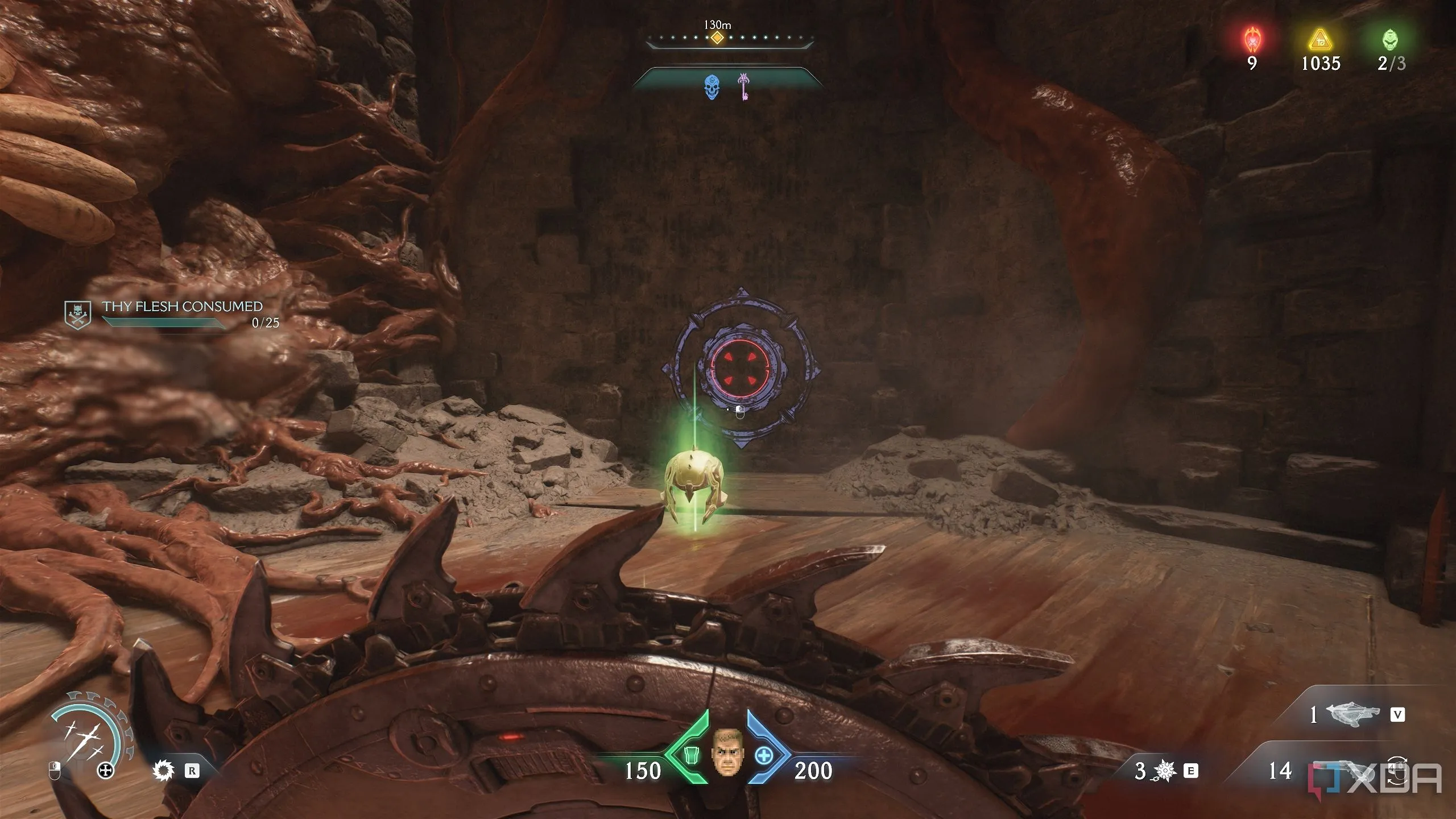Image resolution: width=1456 pixels, height=819 pixels.
Task: Select the blue skull key icon
Action: [x=712, y=87]
